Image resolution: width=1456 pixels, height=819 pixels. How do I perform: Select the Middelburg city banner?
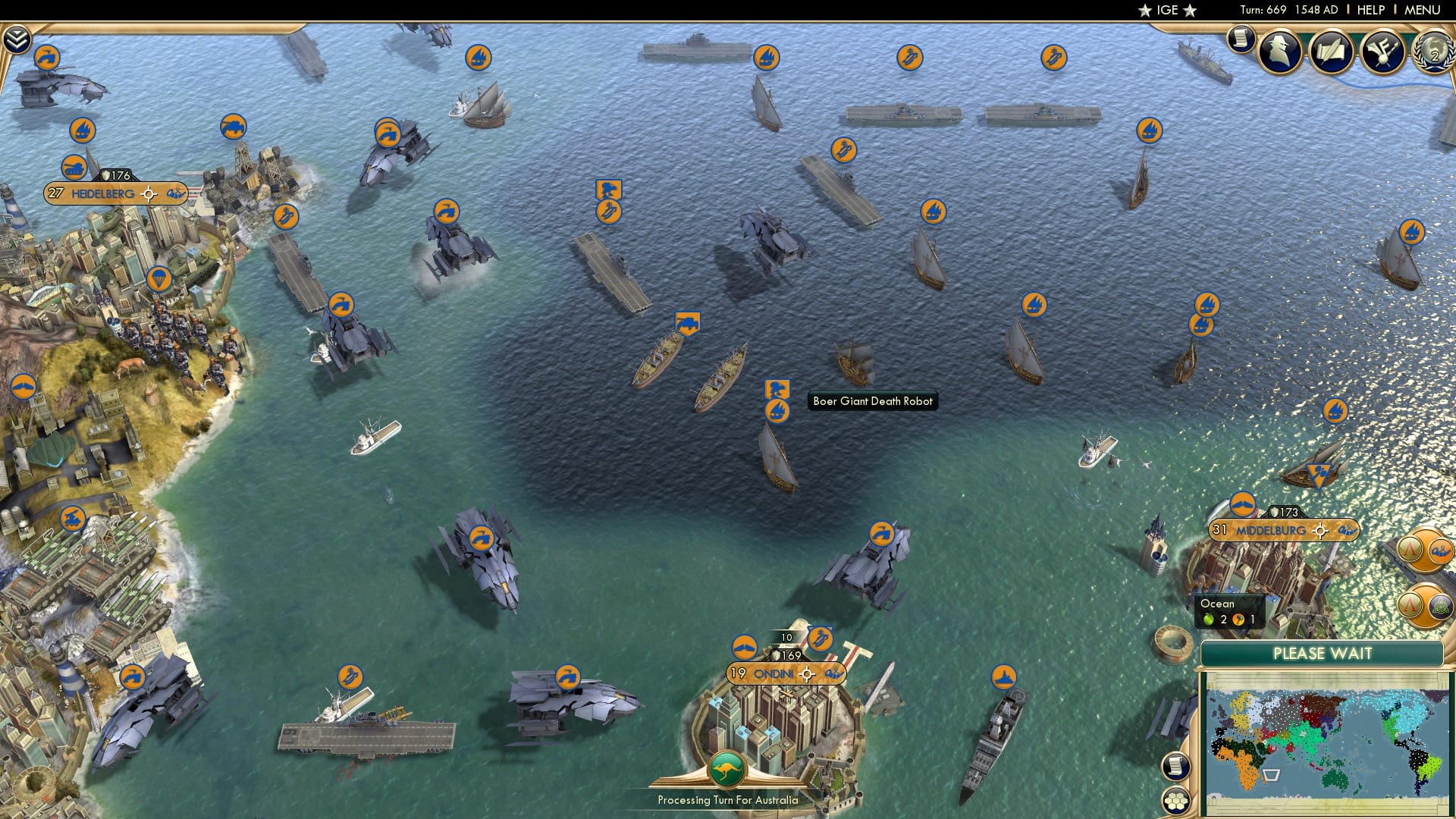1272,530
